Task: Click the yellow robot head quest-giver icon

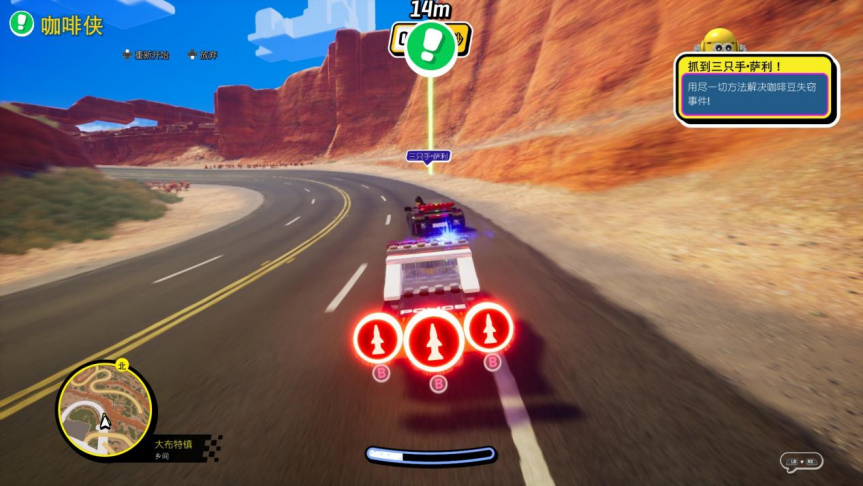Action: click(721, 42)
